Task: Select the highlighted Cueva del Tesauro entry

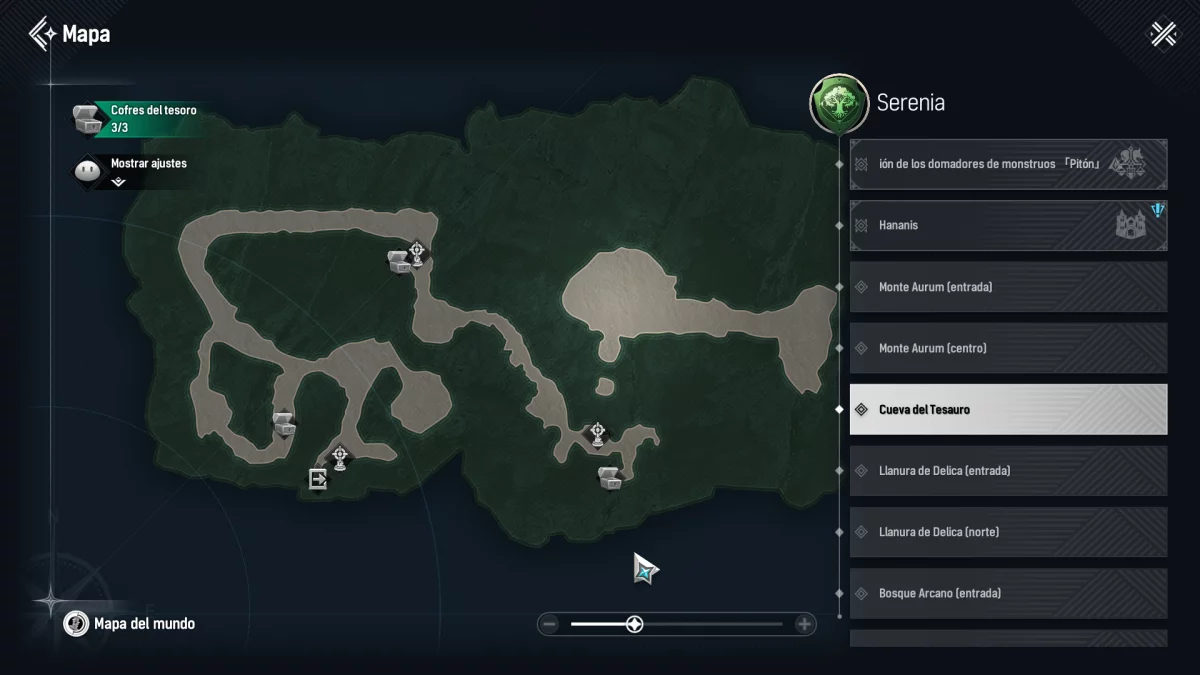Action: click(x=1008, y=409)
